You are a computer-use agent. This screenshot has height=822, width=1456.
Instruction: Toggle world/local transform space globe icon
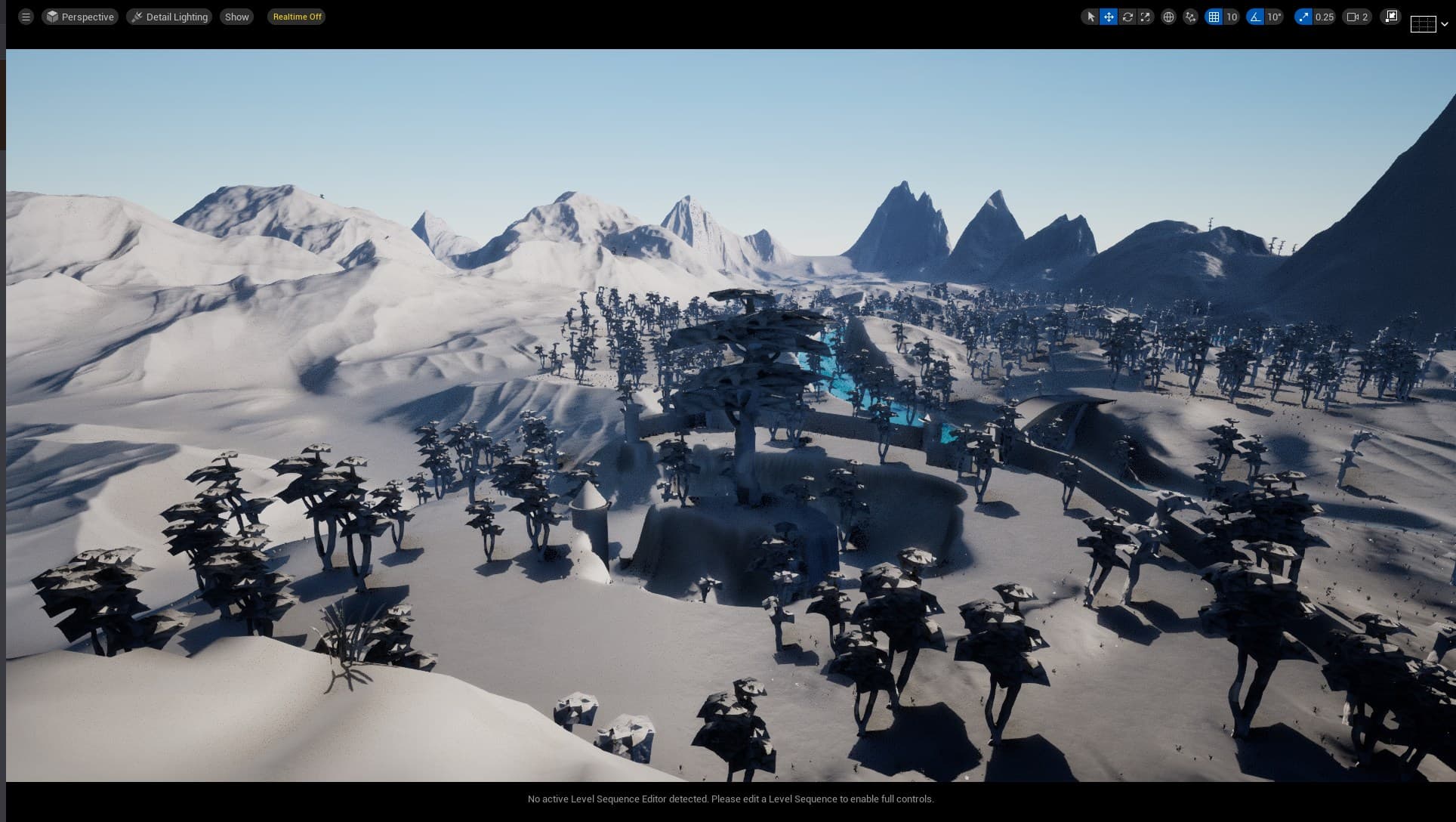tap(1169, 16)
